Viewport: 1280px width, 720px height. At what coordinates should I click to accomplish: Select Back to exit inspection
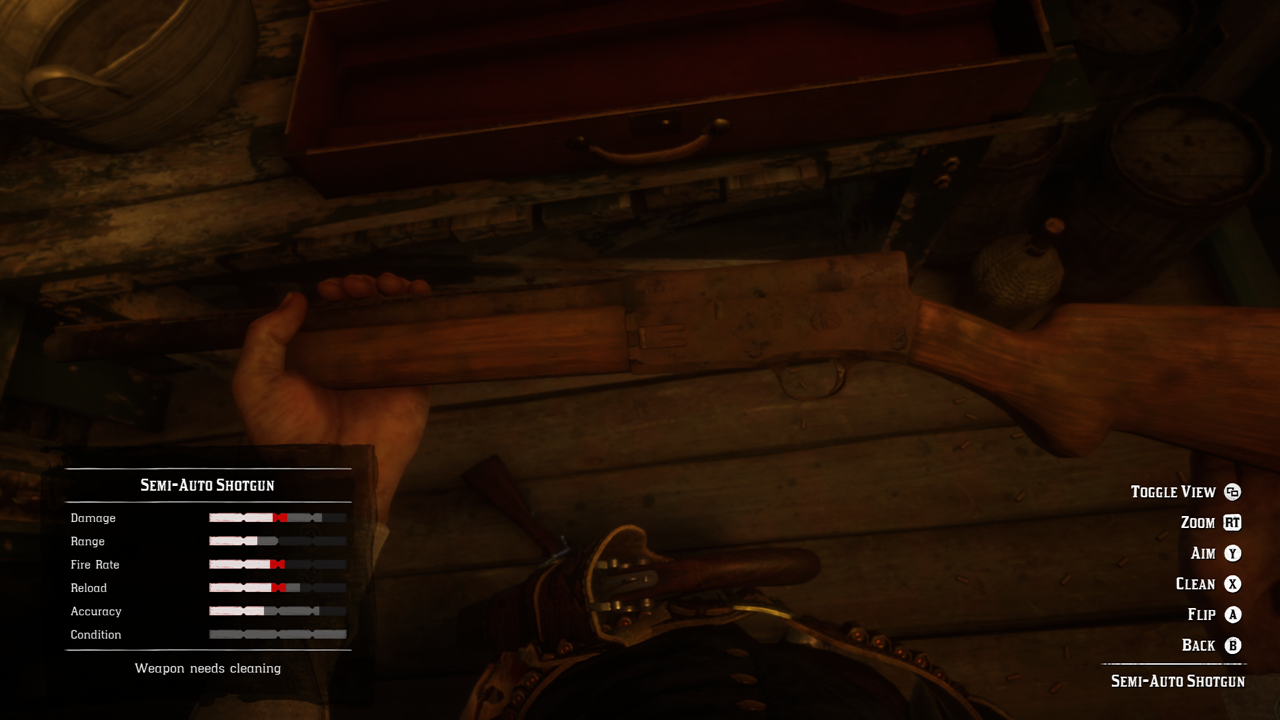click(1201, 644)
